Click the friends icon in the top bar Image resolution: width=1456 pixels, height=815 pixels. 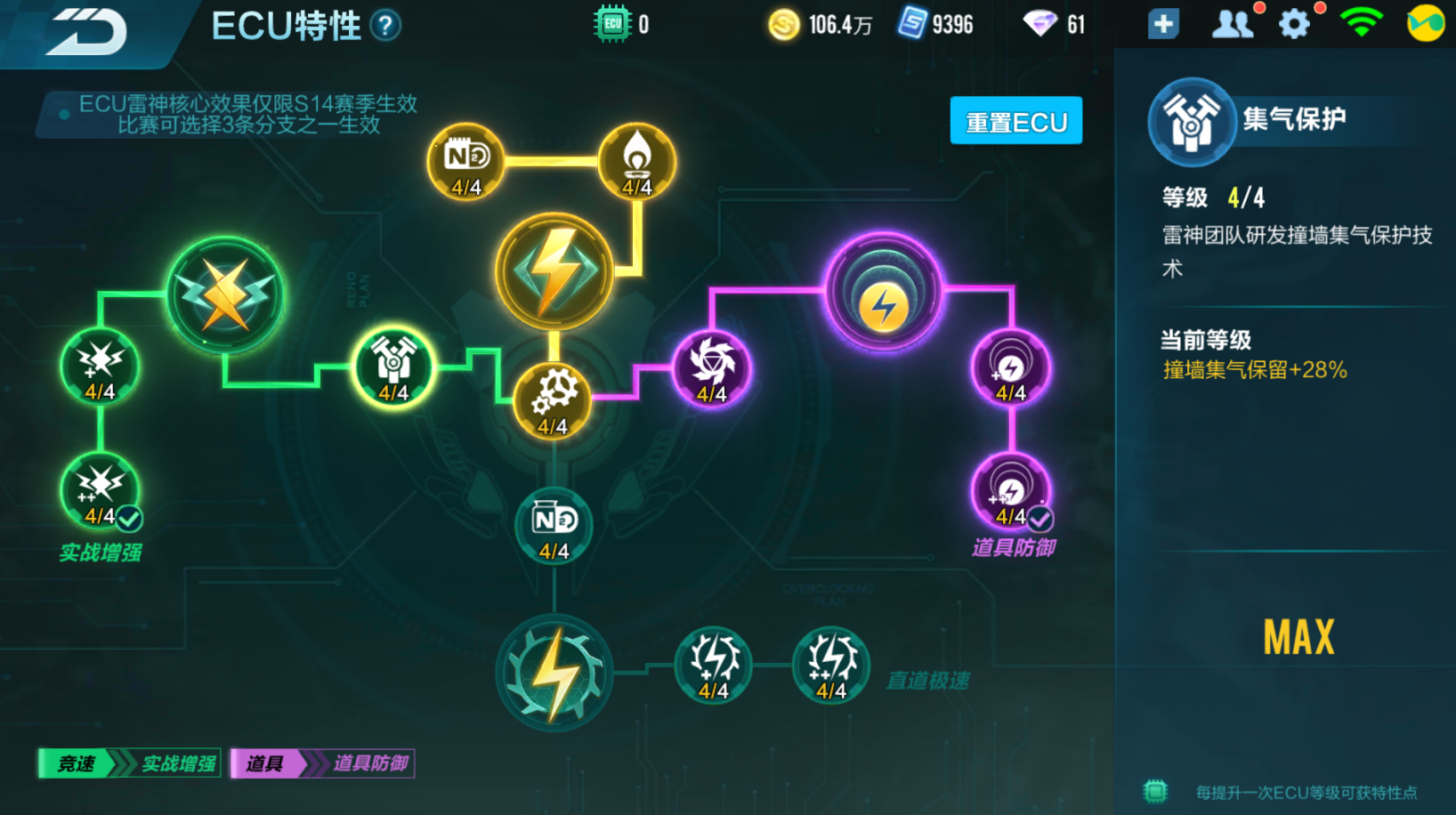1233,24
